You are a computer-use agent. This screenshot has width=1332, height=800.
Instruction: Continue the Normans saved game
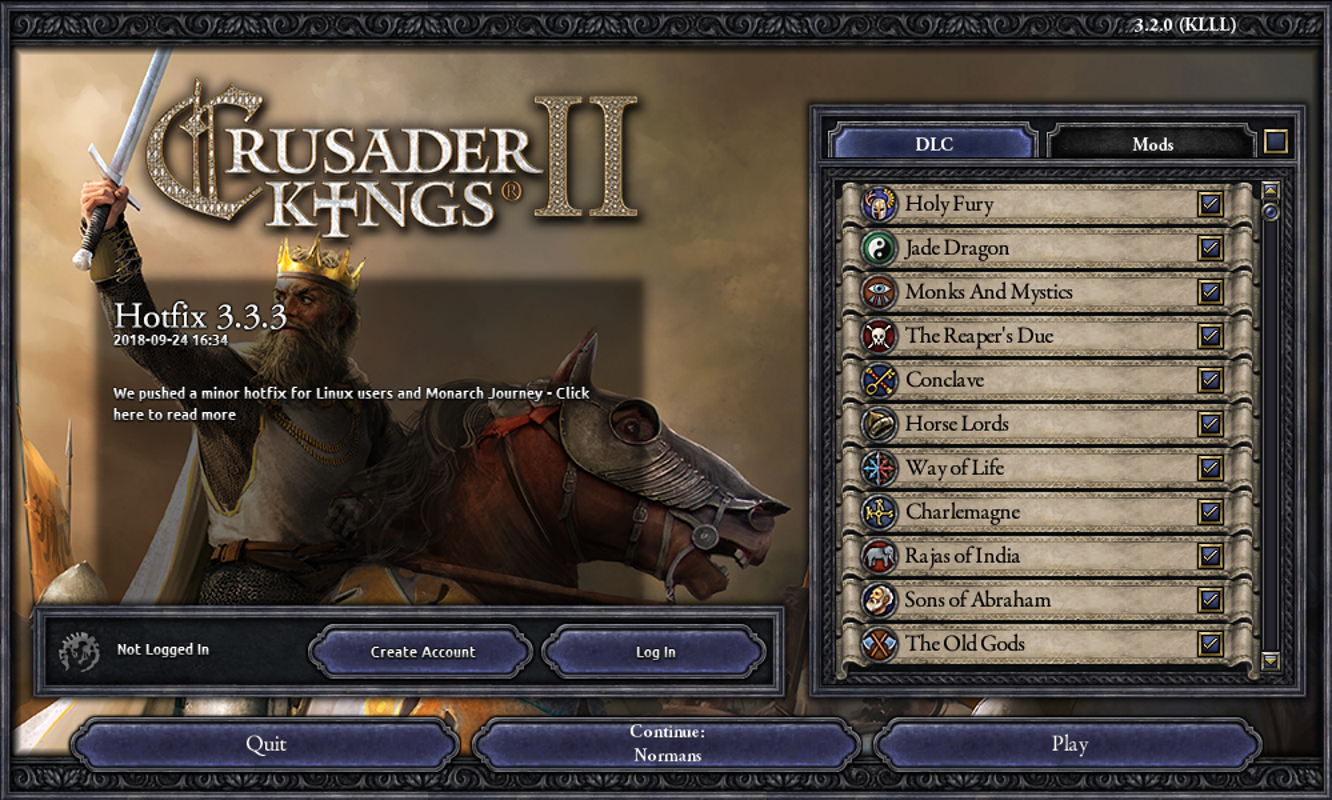coord(667,745)
